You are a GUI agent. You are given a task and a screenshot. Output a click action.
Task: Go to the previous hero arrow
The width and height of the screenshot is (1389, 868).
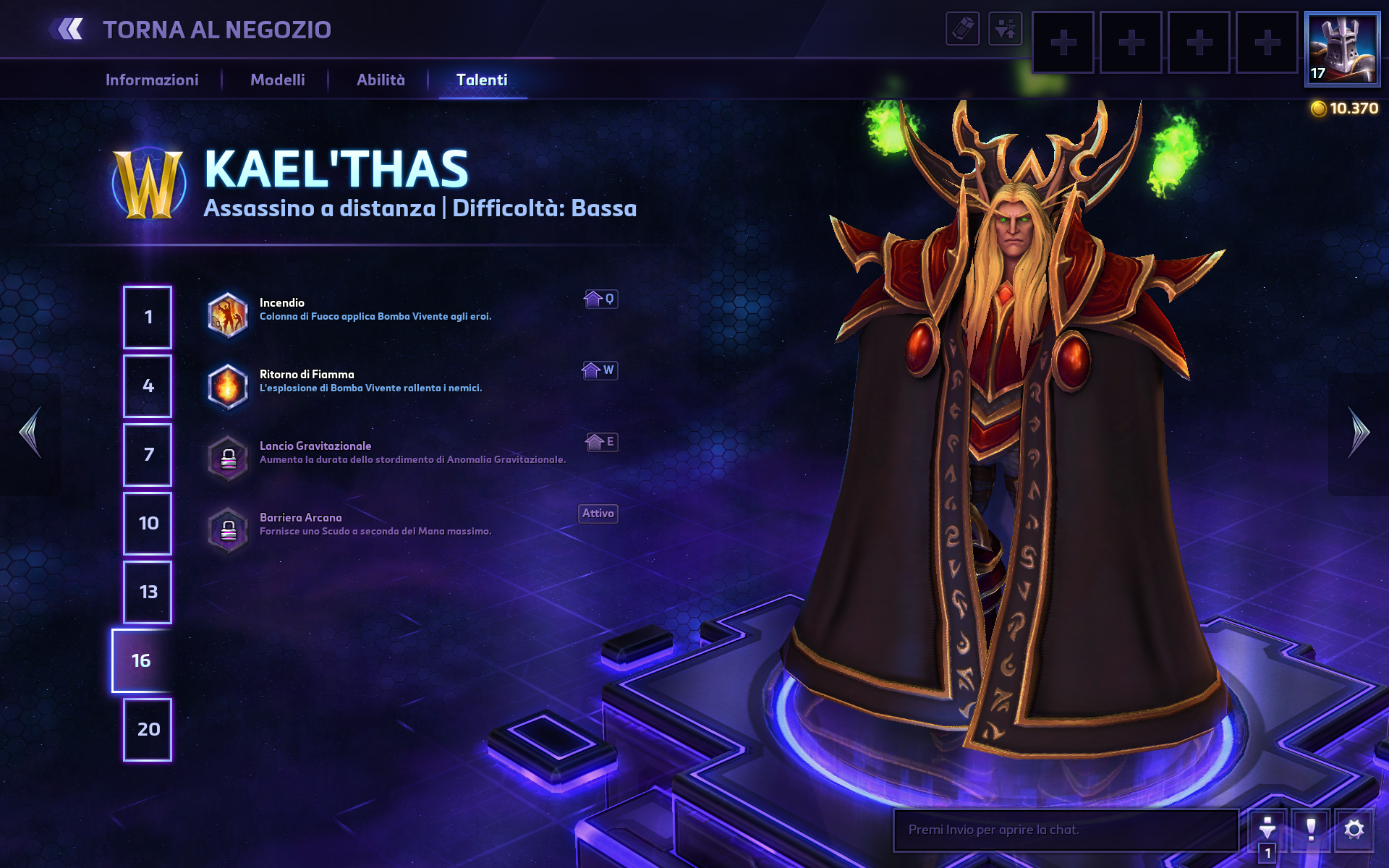click(30, 433)
